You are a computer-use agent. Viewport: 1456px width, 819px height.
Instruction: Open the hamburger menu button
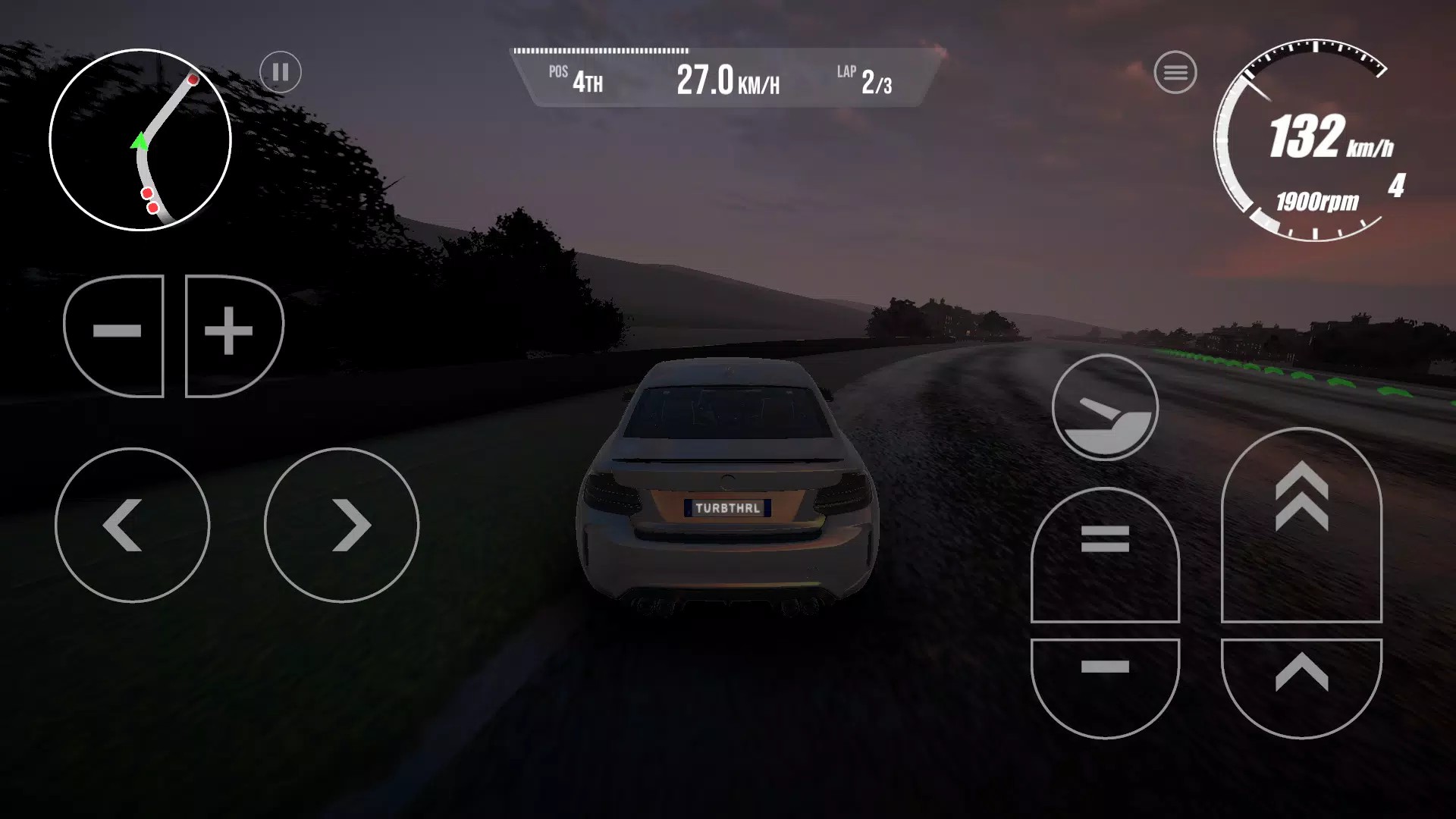click(x=1175, y=73)
